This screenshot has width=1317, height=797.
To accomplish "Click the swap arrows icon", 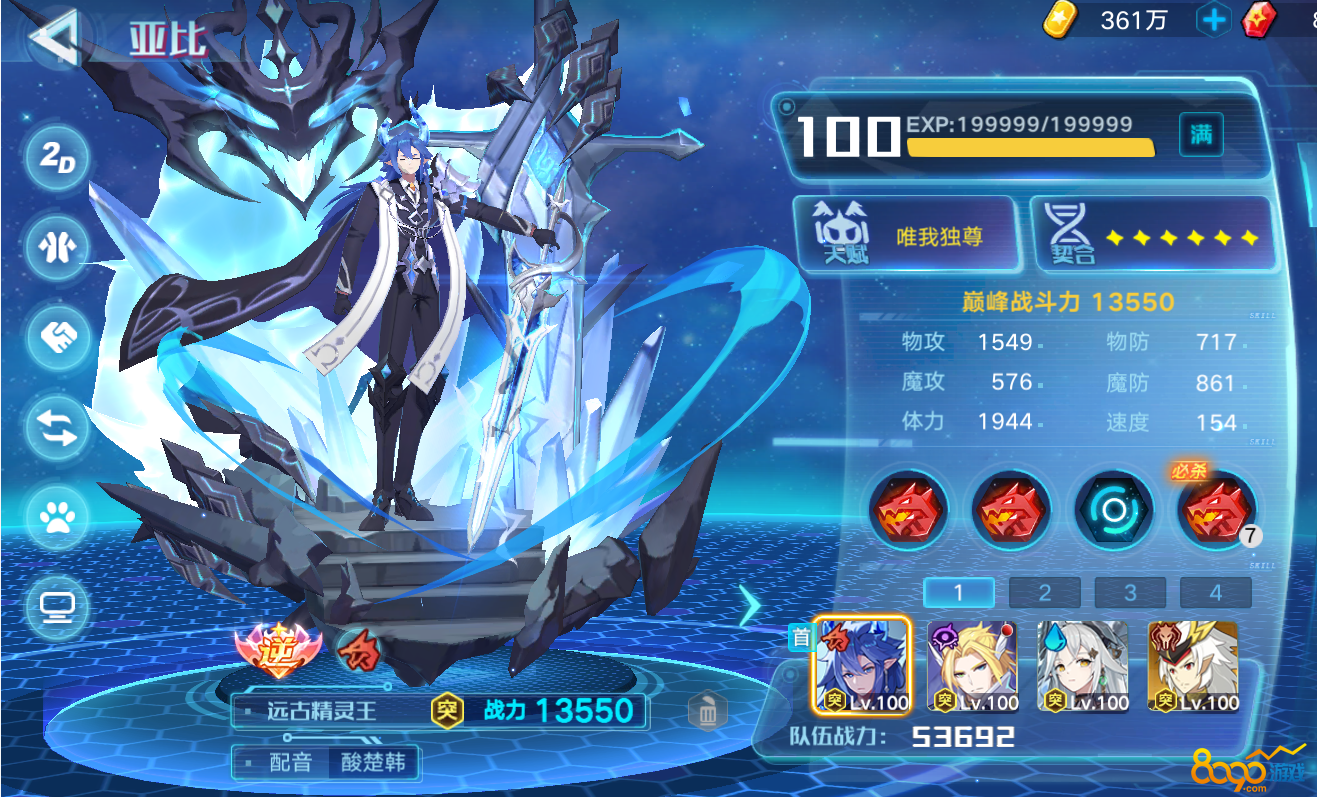I will 58,426.
